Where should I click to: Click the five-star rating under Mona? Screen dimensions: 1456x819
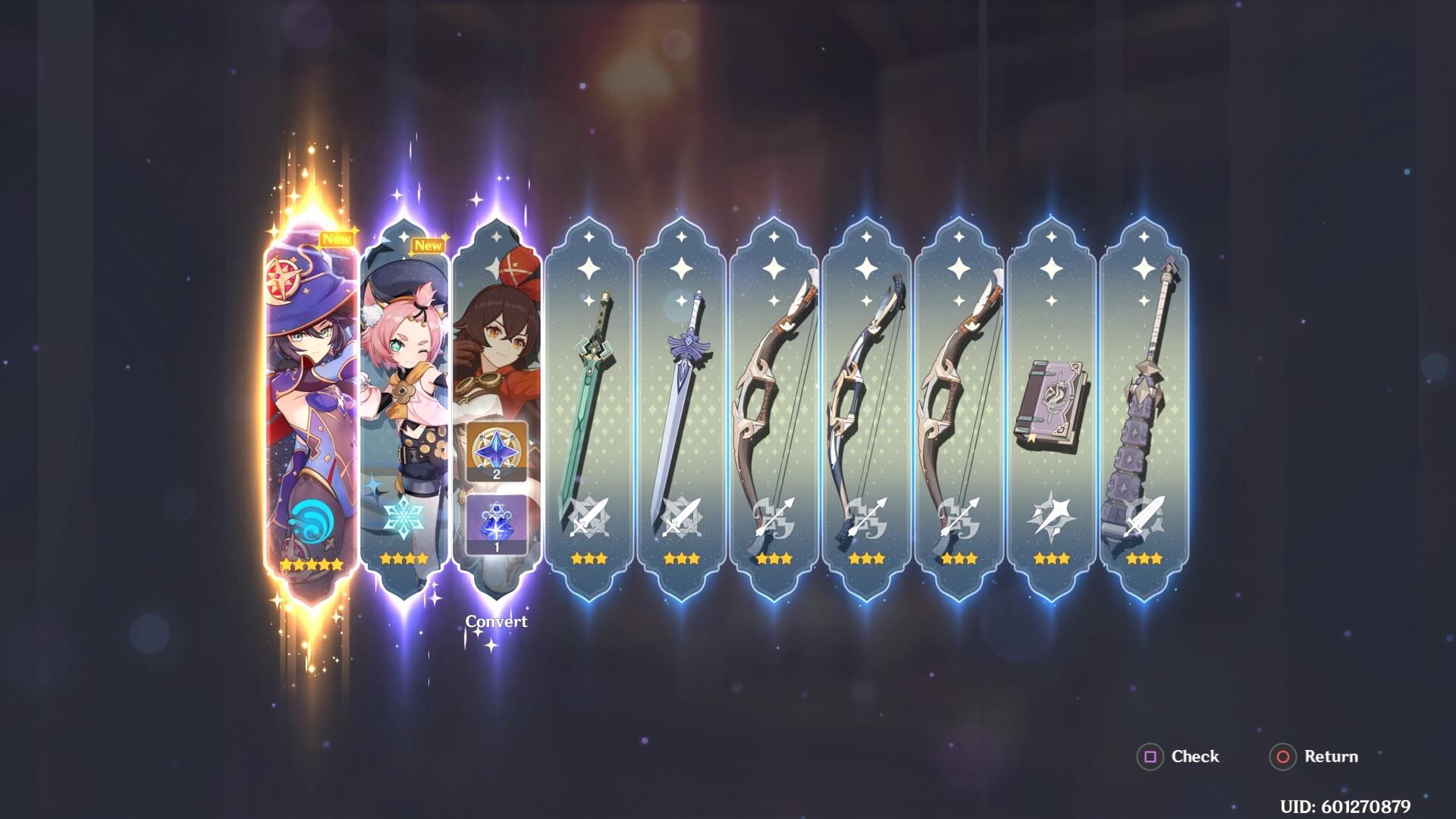(310, 563)
